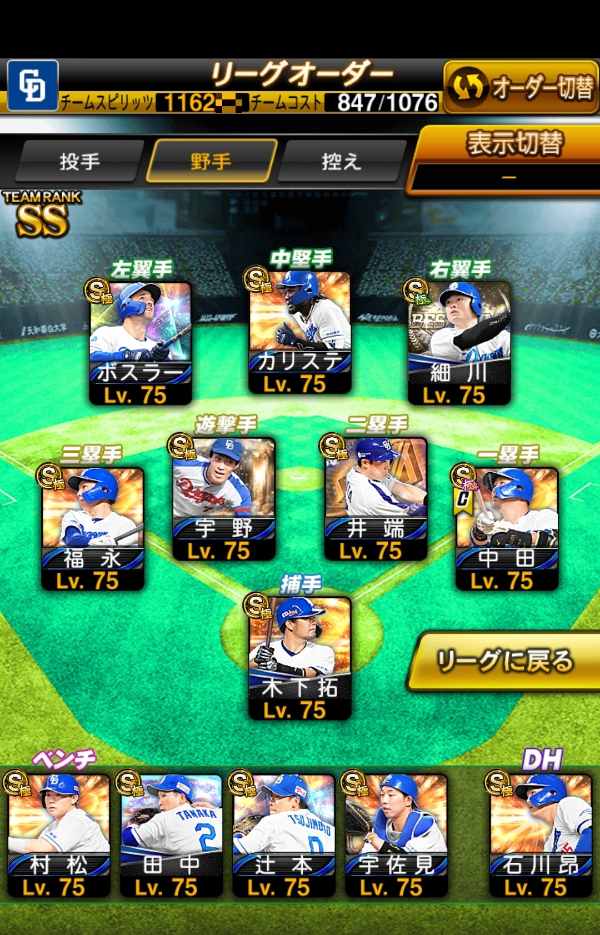600x935 pixels.
Task: Select second baseman 井端 card
Action: click(375, 497)
